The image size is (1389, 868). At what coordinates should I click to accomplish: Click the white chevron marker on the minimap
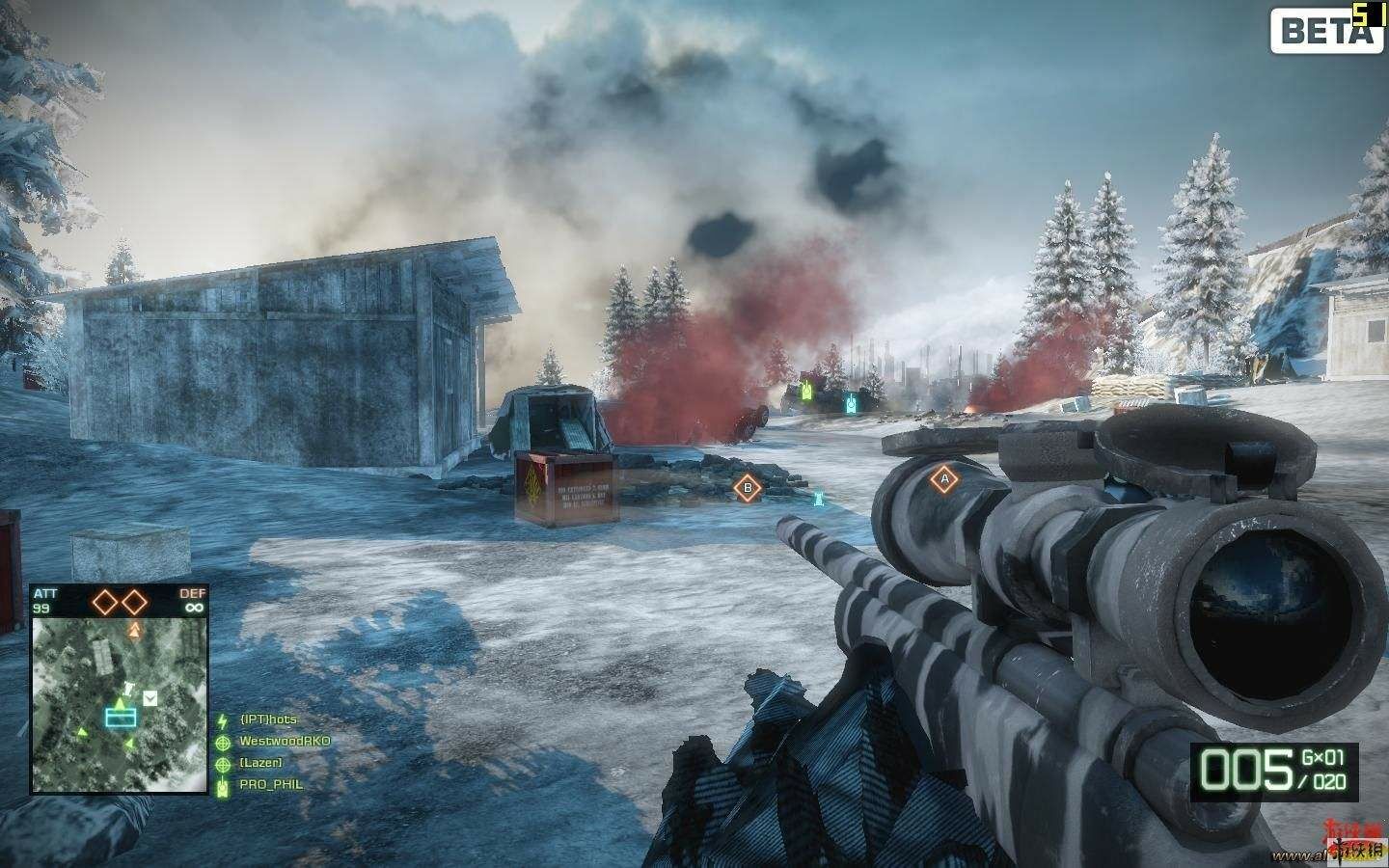point(150,696)
